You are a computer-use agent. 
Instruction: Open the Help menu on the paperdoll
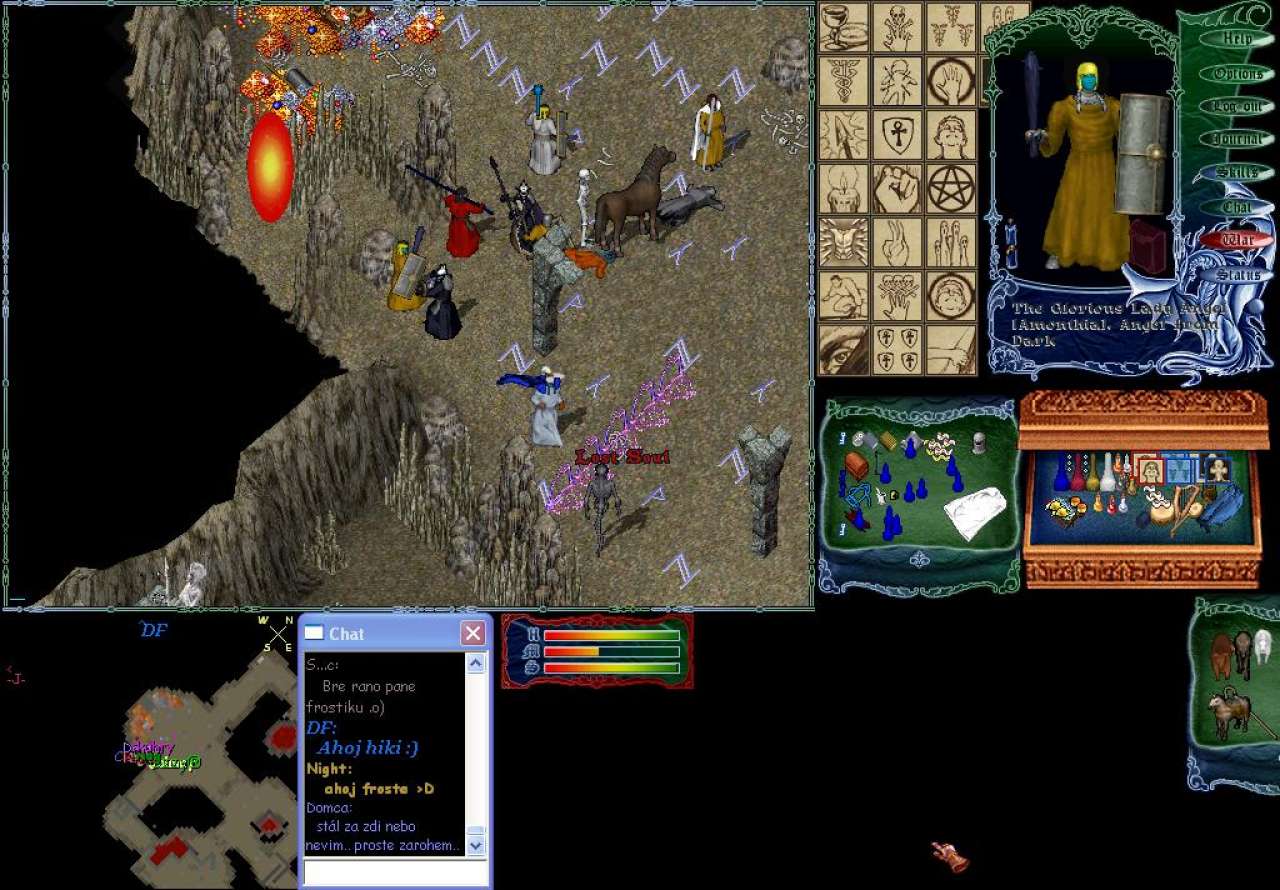tap(1238, 39)
